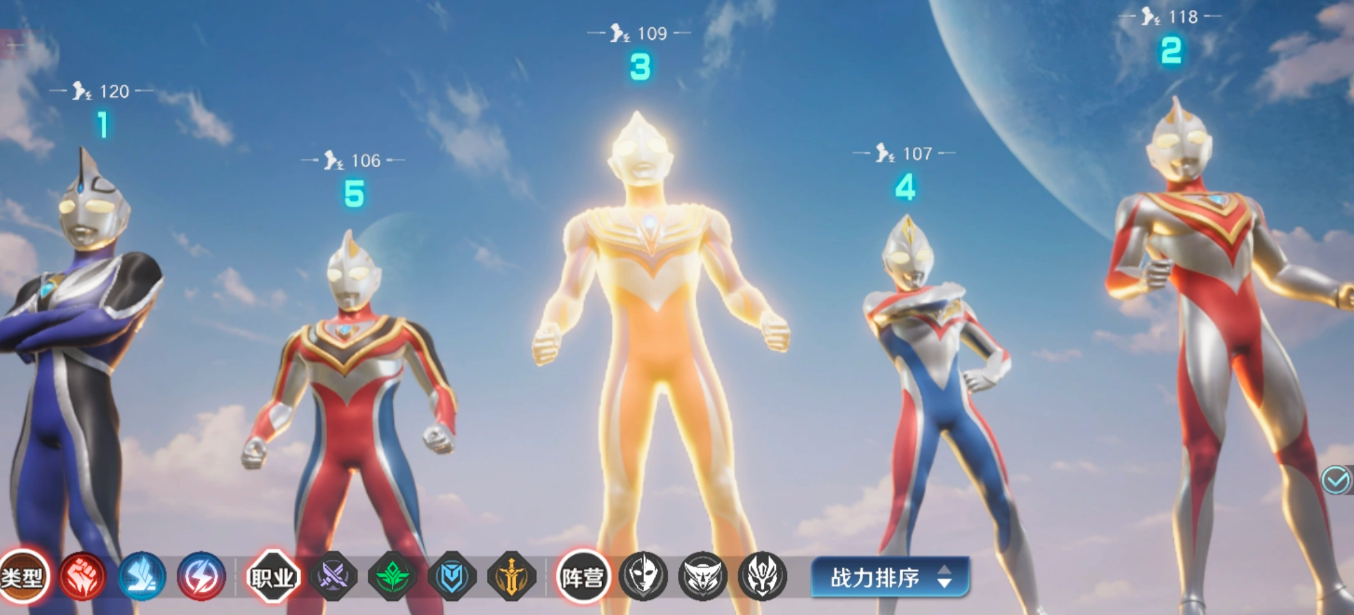Filter by the purple crossed swords class

tap(333, 577)
